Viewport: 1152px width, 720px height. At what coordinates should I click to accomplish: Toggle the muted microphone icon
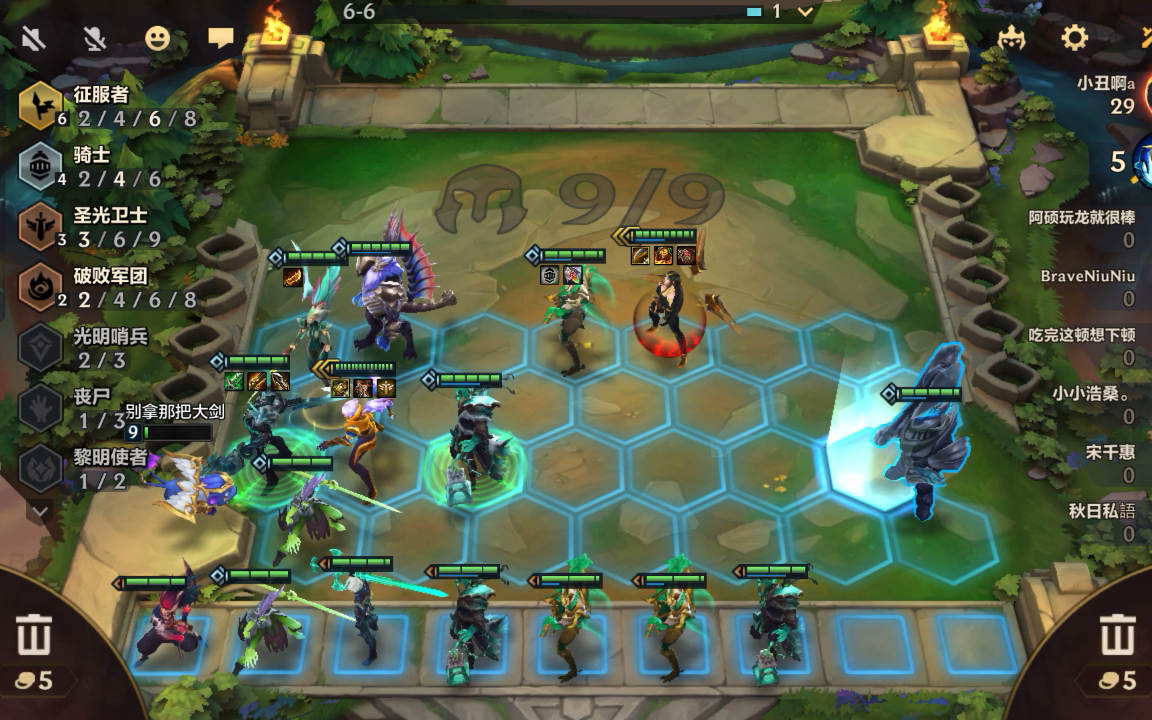coord(95,39)
